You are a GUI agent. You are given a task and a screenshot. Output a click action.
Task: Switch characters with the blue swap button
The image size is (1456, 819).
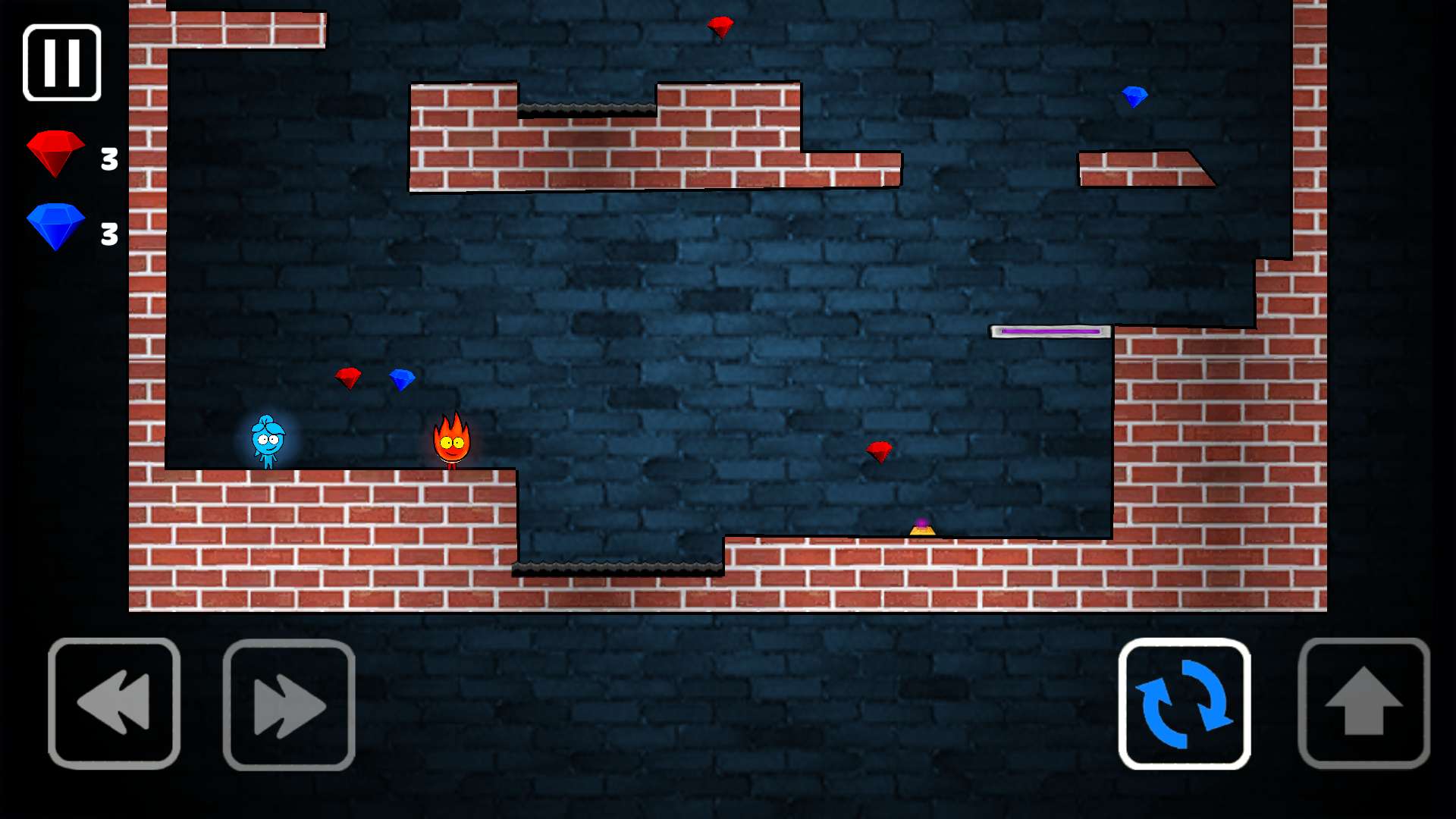pyautogui.click(x=1184, y=704)
